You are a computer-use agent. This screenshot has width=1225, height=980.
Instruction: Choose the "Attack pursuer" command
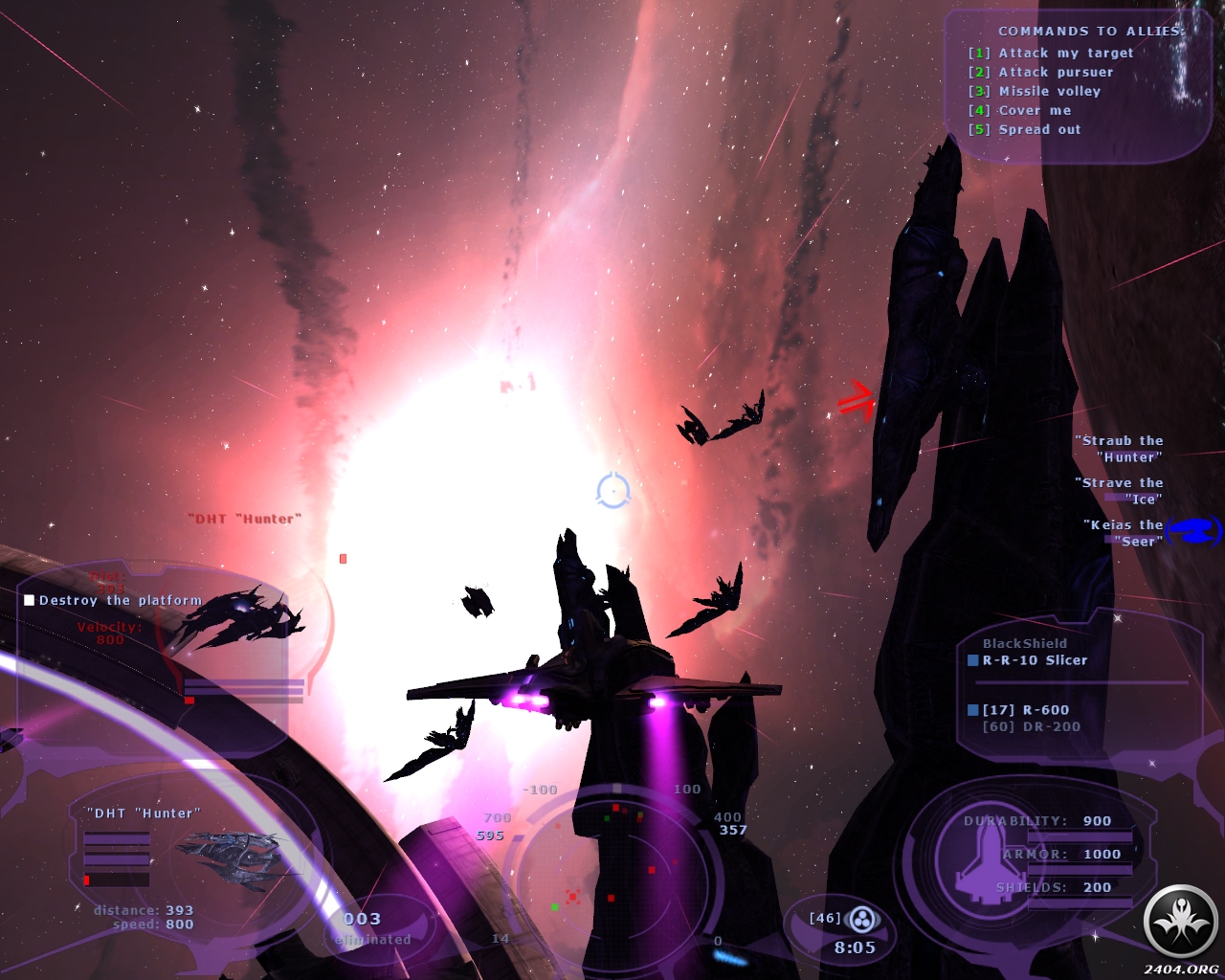point(1055,73)
